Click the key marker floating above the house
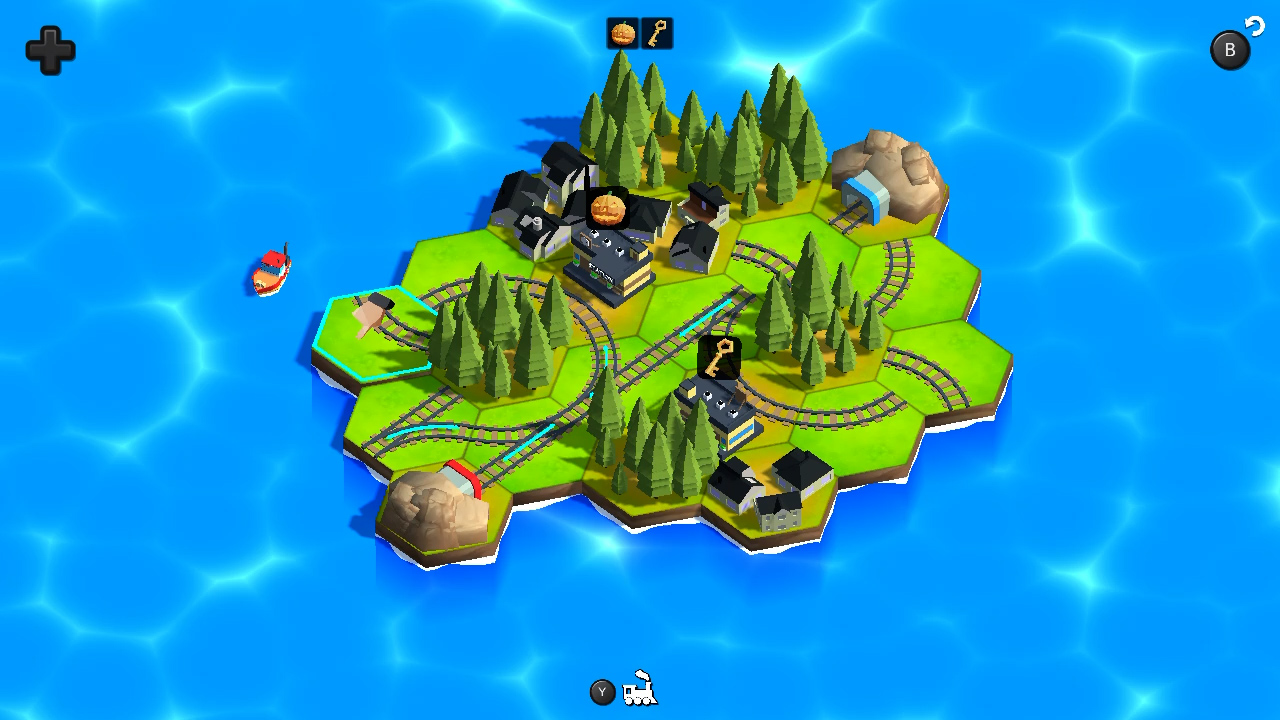 point(719,355)
